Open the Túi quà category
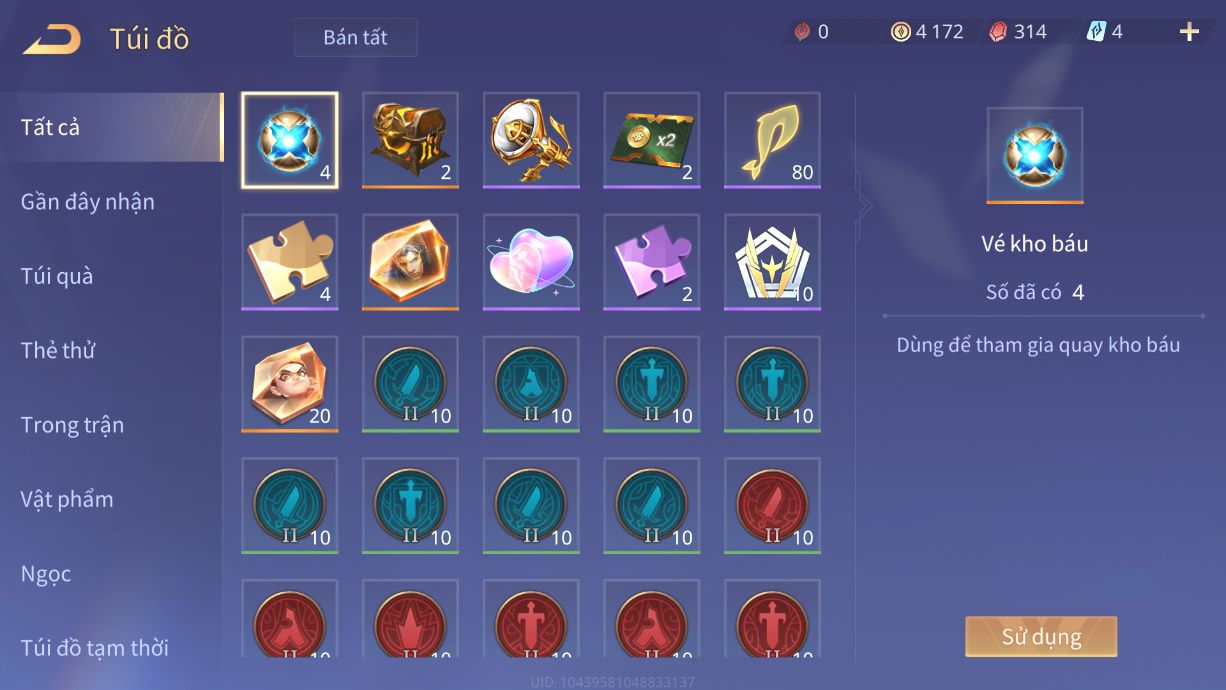This screenshot has height=690, width=1226. (x=57, y=276)
